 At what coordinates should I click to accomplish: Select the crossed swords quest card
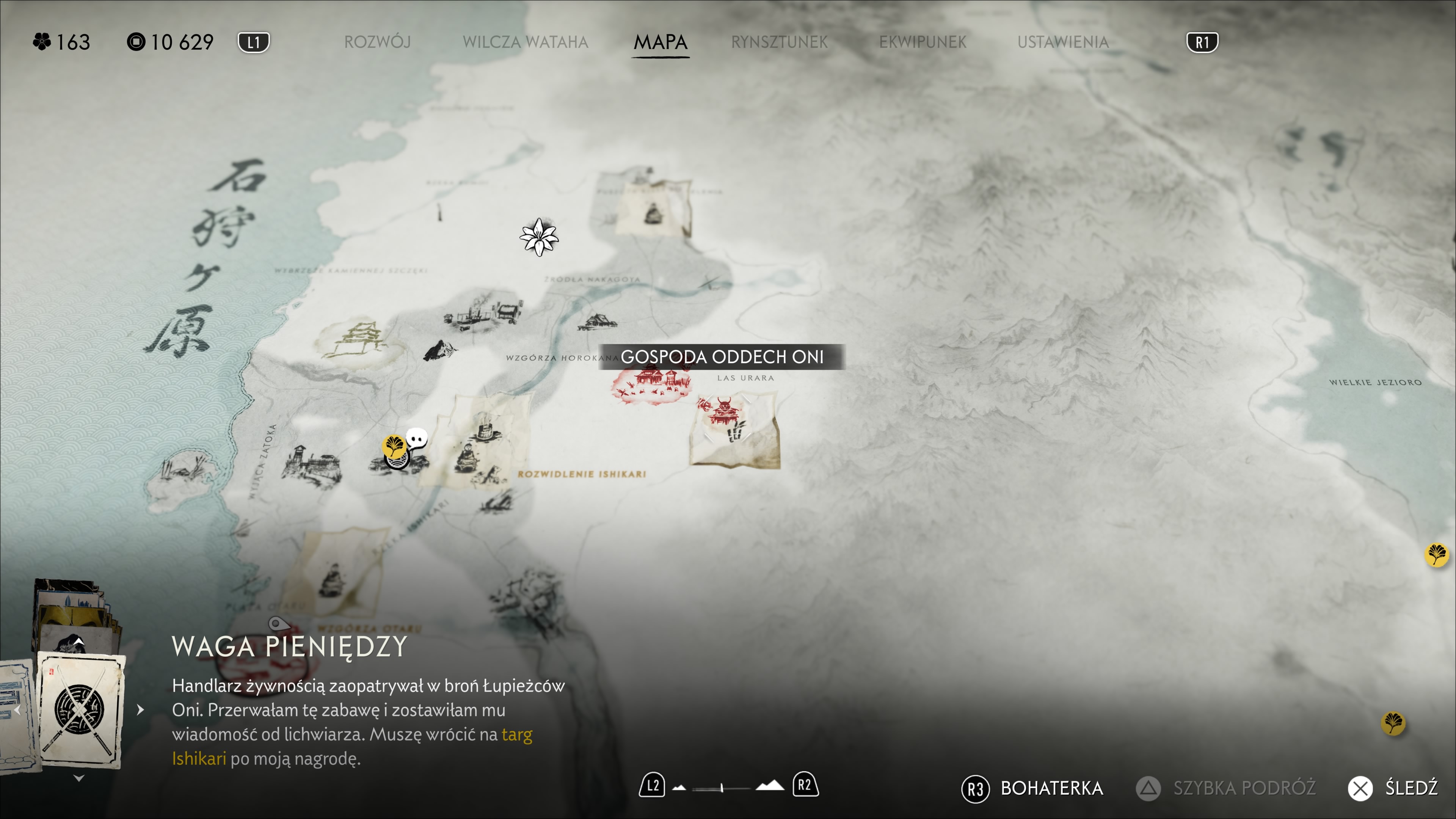(80, 710)
